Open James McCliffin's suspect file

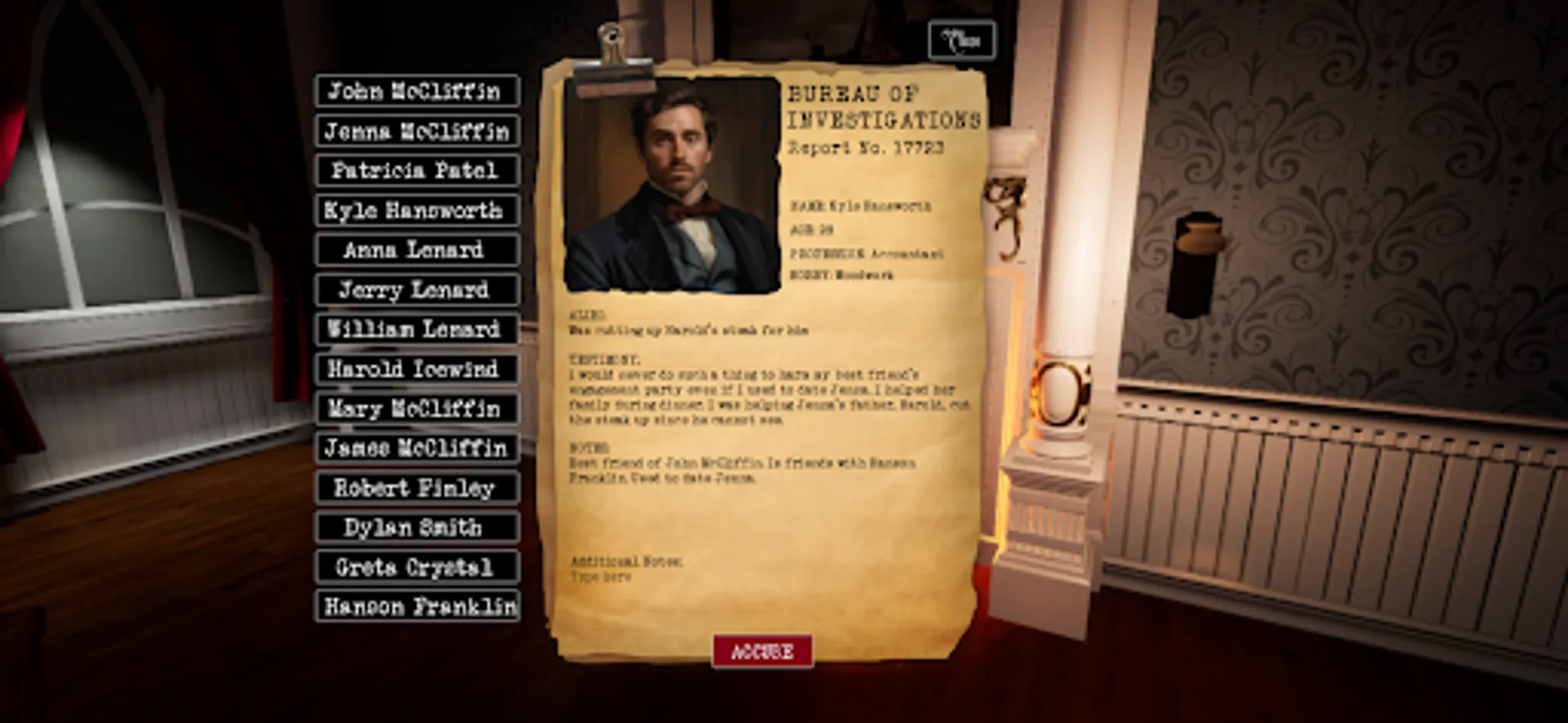415,449
